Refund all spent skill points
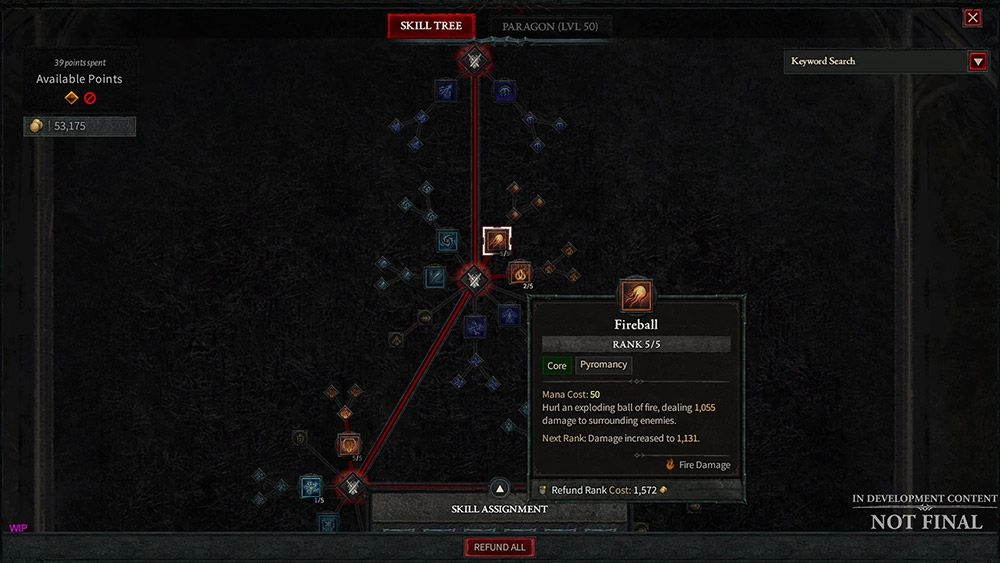 [x=499, y=547]
